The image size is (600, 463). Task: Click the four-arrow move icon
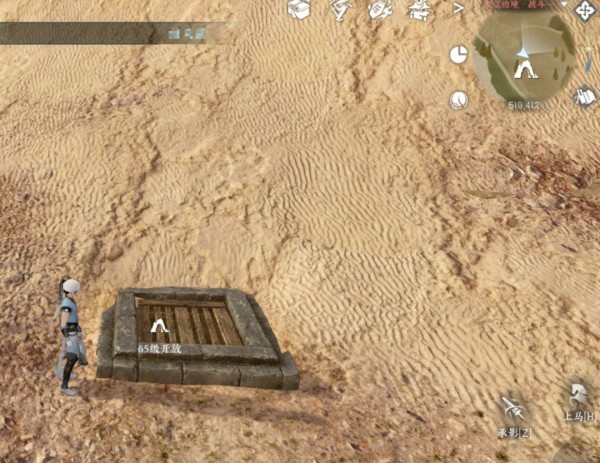(x=584, y=9)
